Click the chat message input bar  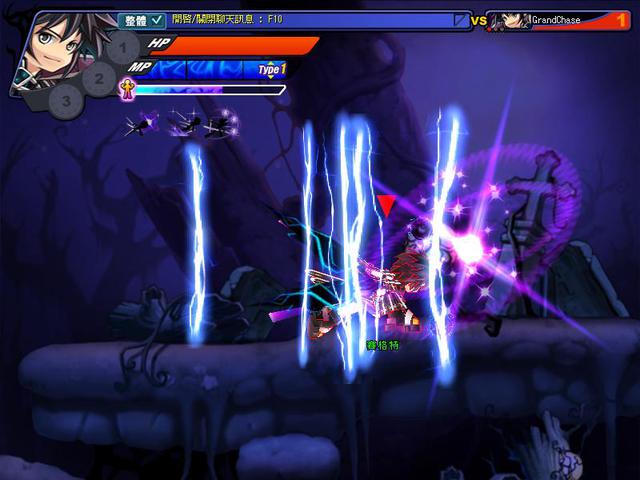[310, 19]
